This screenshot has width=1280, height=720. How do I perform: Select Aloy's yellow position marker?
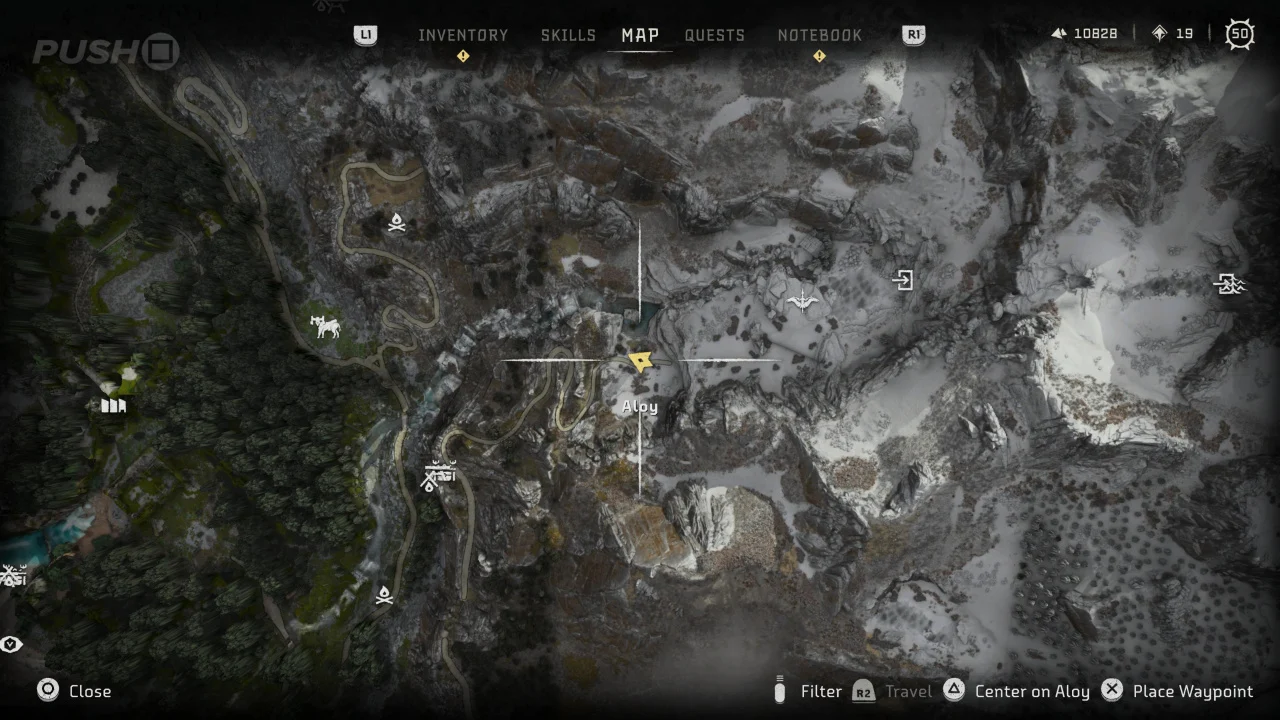(x=640, y=361)
